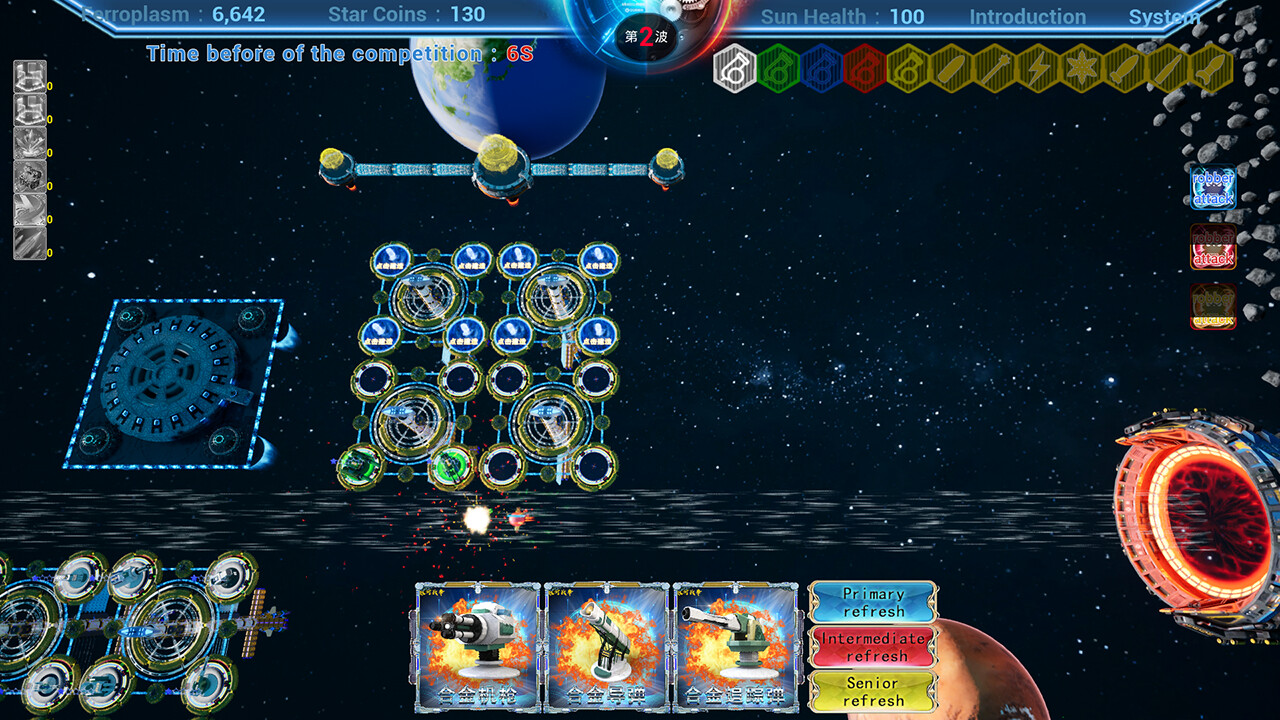Open the System menu
Viewport: 1280px width, 720px height.
[x=1164, y=16]
